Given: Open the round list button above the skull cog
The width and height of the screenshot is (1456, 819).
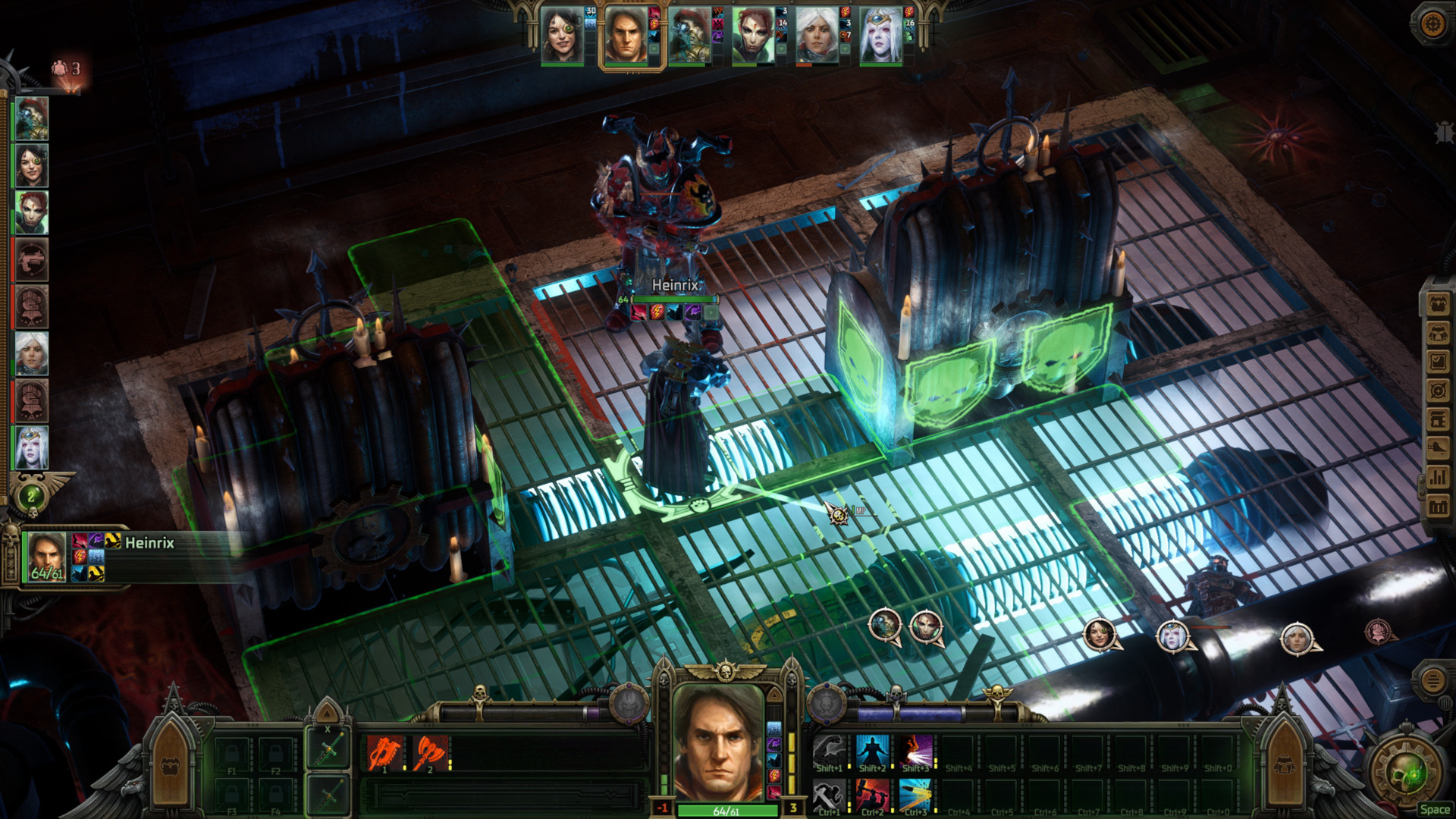Looking at the screenshot, I should [x=1432, y=680].
